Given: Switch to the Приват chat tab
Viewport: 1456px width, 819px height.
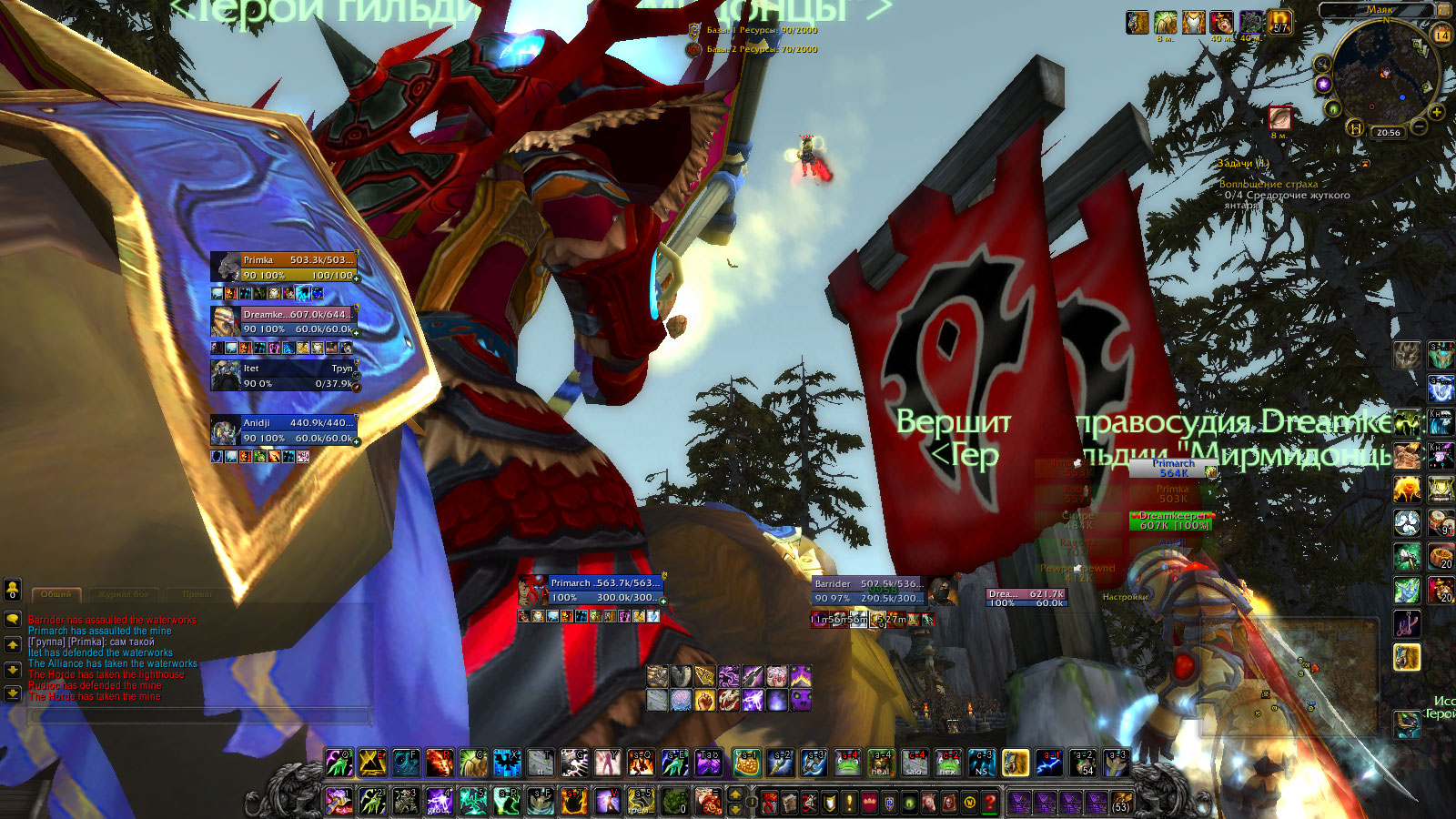Looking at the screenshot, I should point(197,594).
